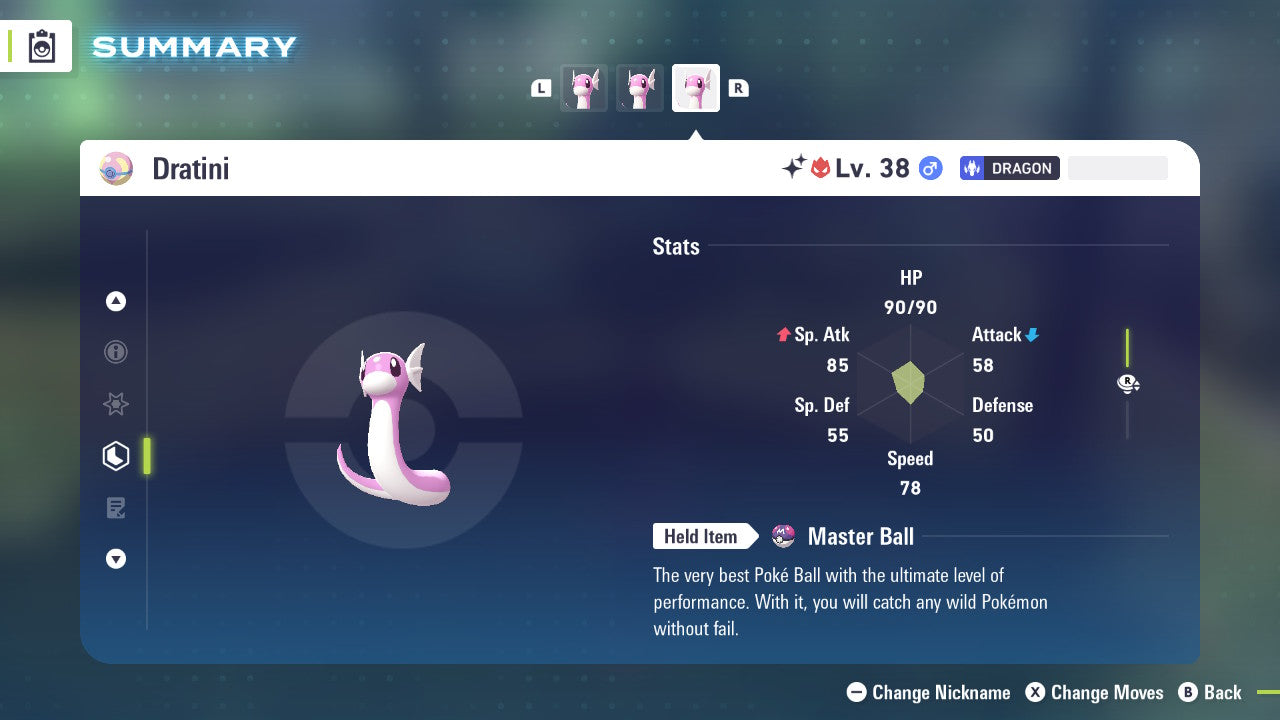Screen dimensions: 1280x720
Task: Click the Dragon type badge
Action: (x=1009, y=168)
